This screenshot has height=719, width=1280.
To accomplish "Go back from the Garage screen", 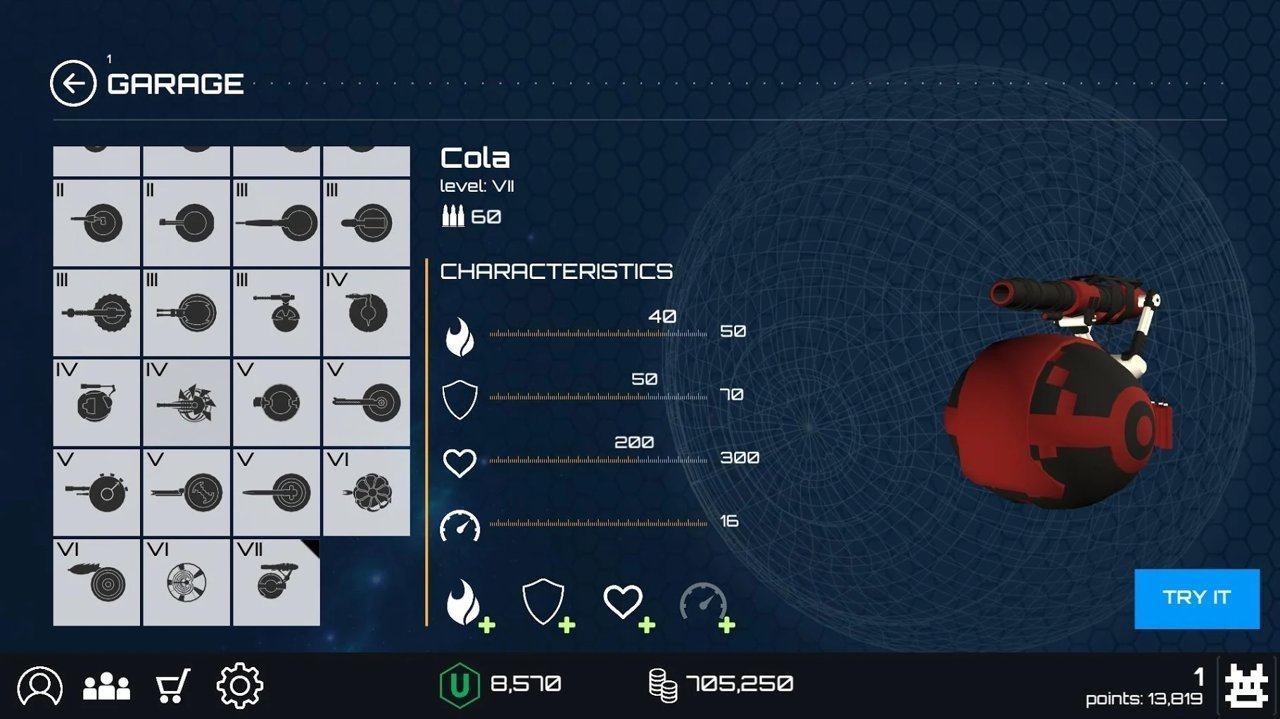I will [x=73, y=84].
